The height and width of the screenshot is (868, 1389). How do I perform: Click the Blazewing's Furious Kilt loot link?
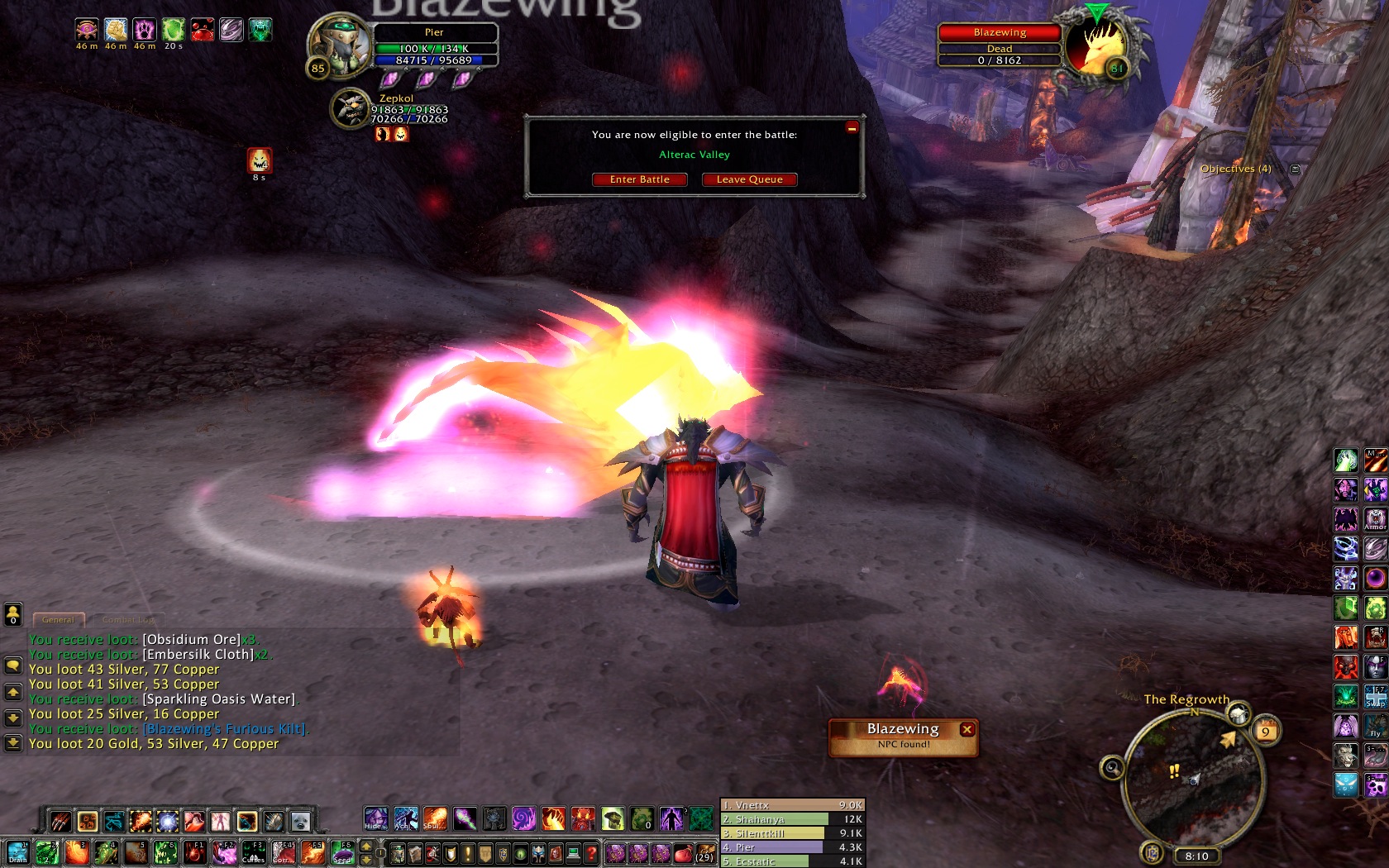tap(224, 728)
